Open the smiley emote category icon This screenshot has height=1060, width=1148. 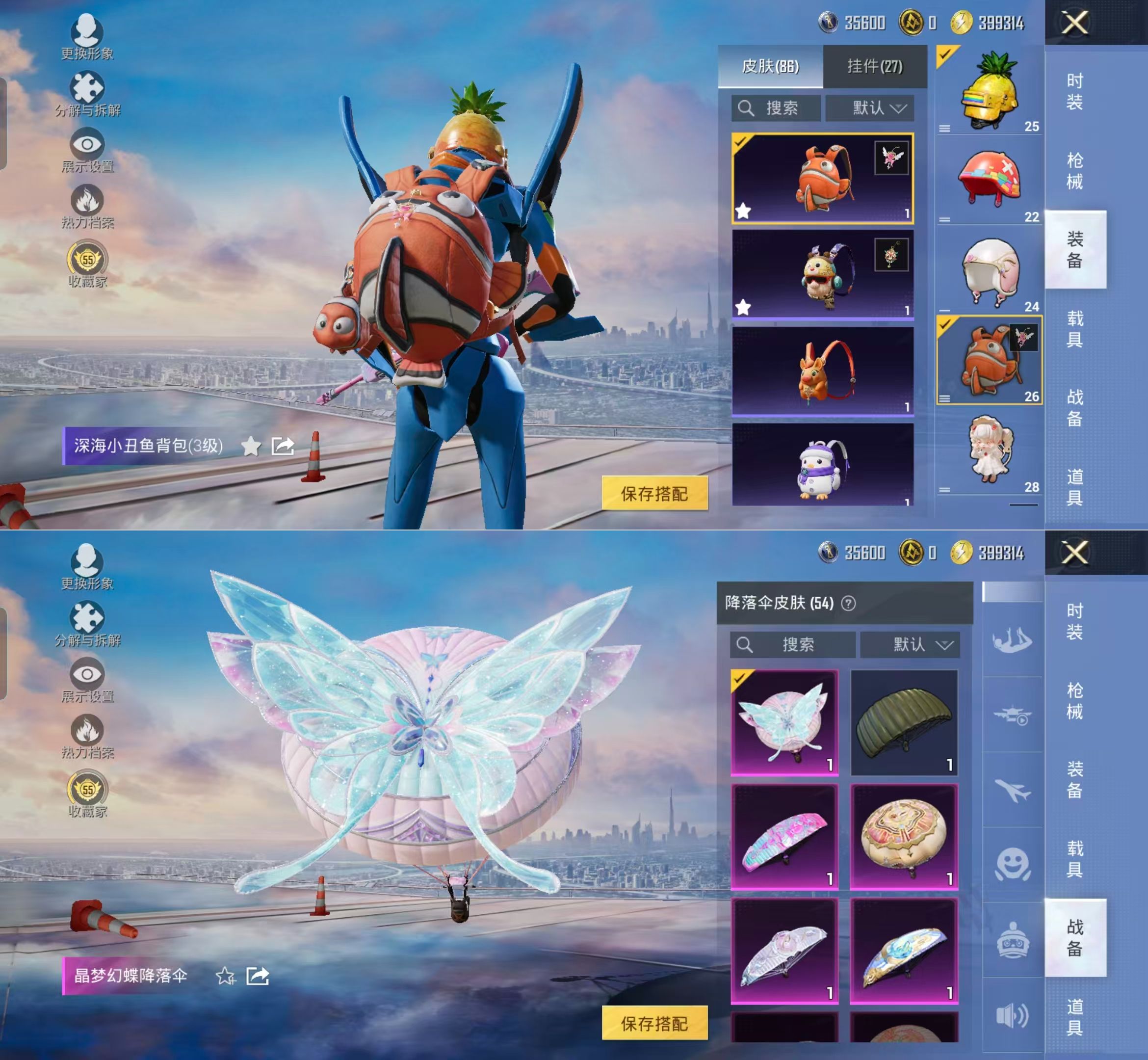coord(1012,864)
